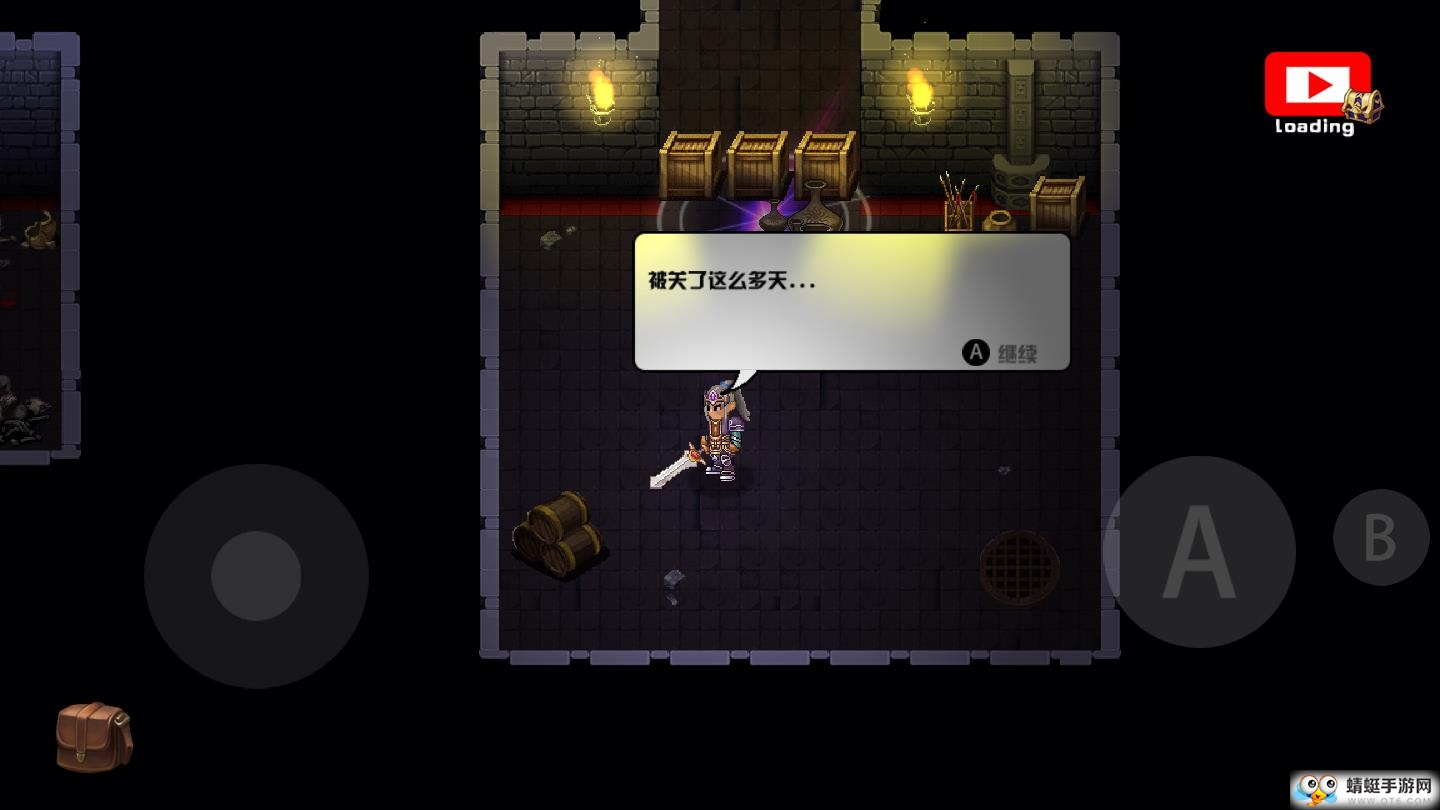Click the red video reward icon
The width and height of the screenshot is (1440, 810).
click(1316, 87)
